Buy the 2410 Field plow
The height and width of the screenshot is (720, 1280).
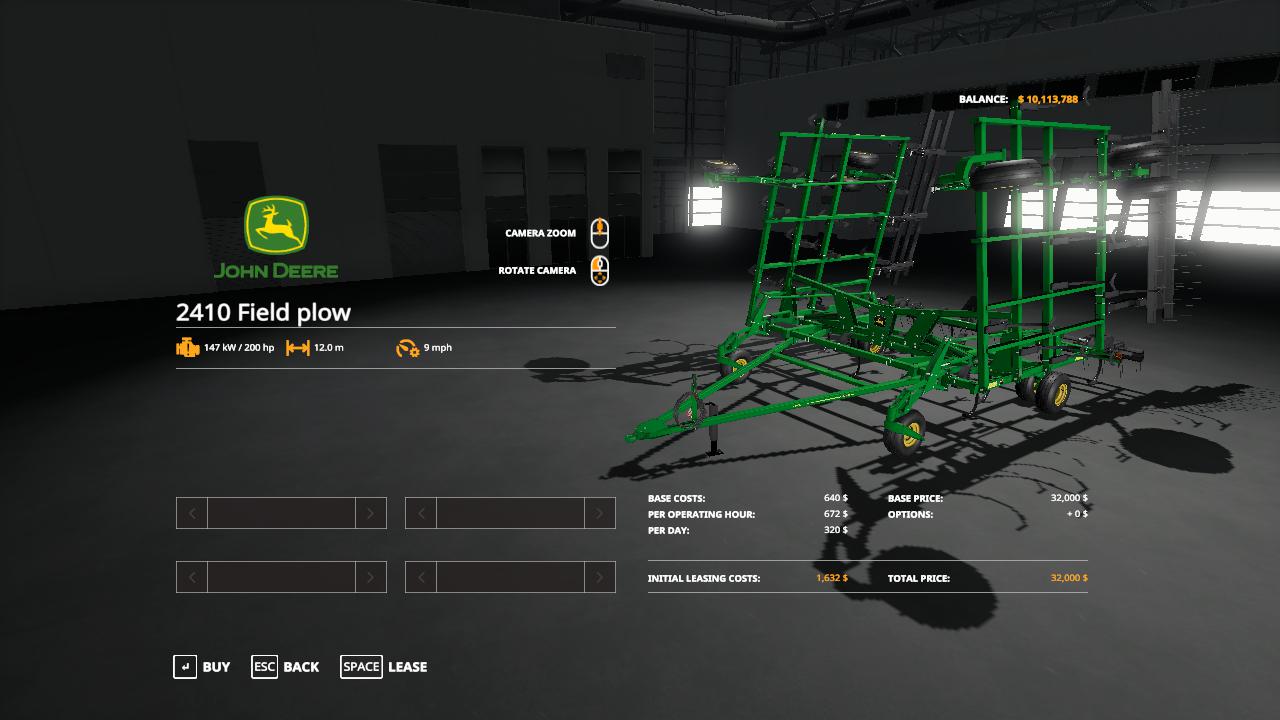click(x=202, y=667)
